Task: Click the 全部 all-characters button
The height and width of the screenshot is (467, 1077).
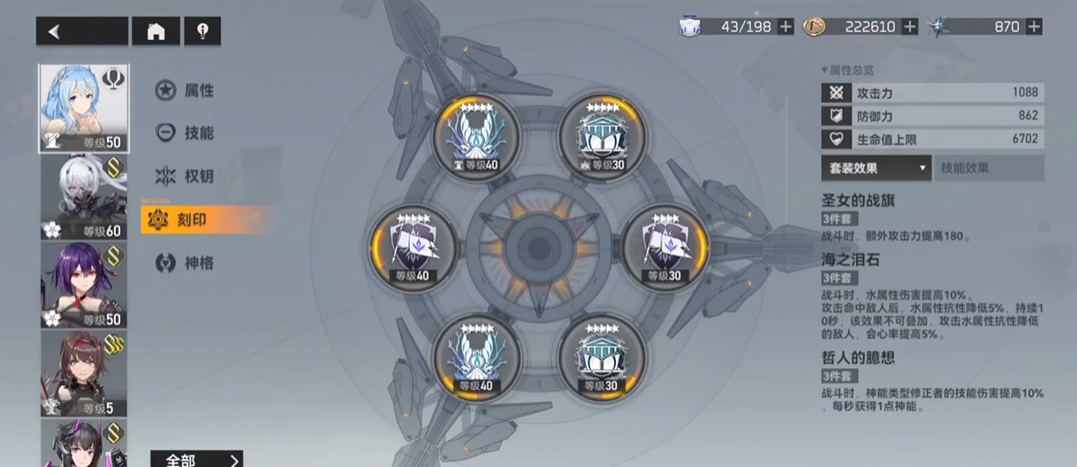Action: [x=196, y=459]
